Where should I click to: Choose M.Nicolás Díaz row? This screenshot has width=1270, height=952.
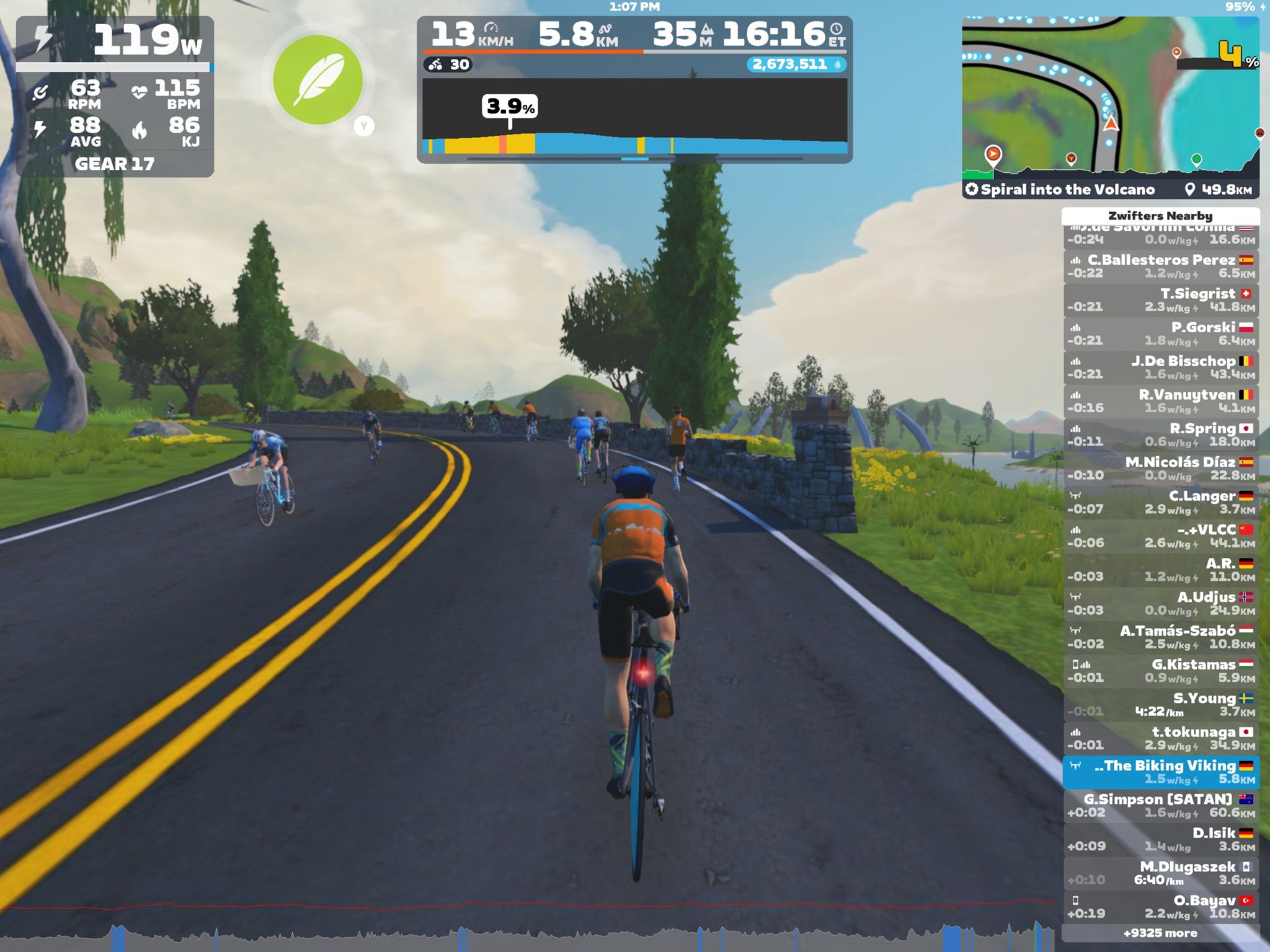[x=1161, y=469]
